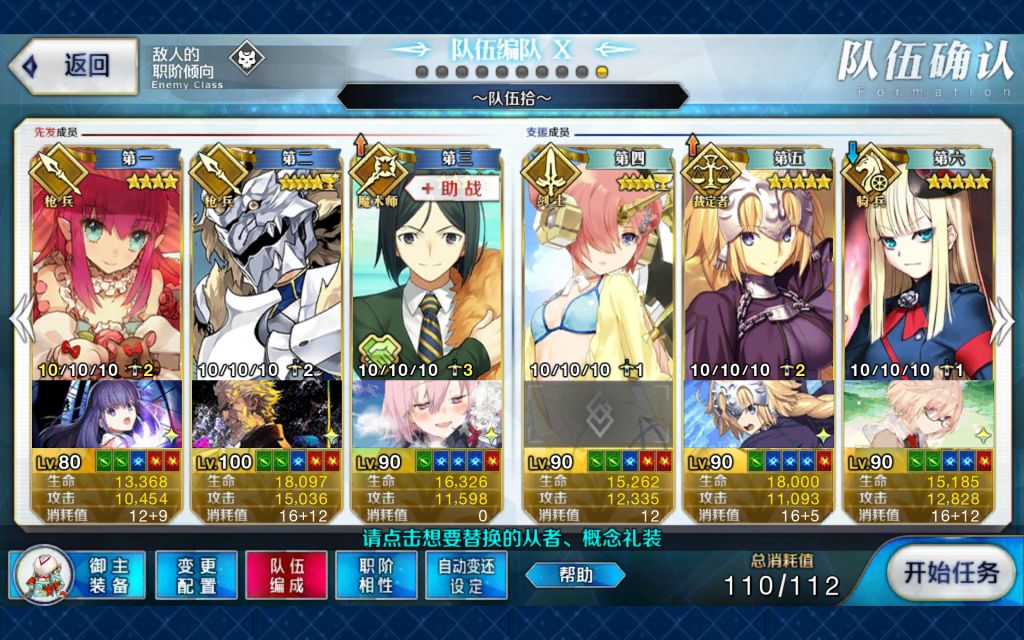Select the Ruler servant in slot 第五
1024x640 pixels.
tap(759, 270)
